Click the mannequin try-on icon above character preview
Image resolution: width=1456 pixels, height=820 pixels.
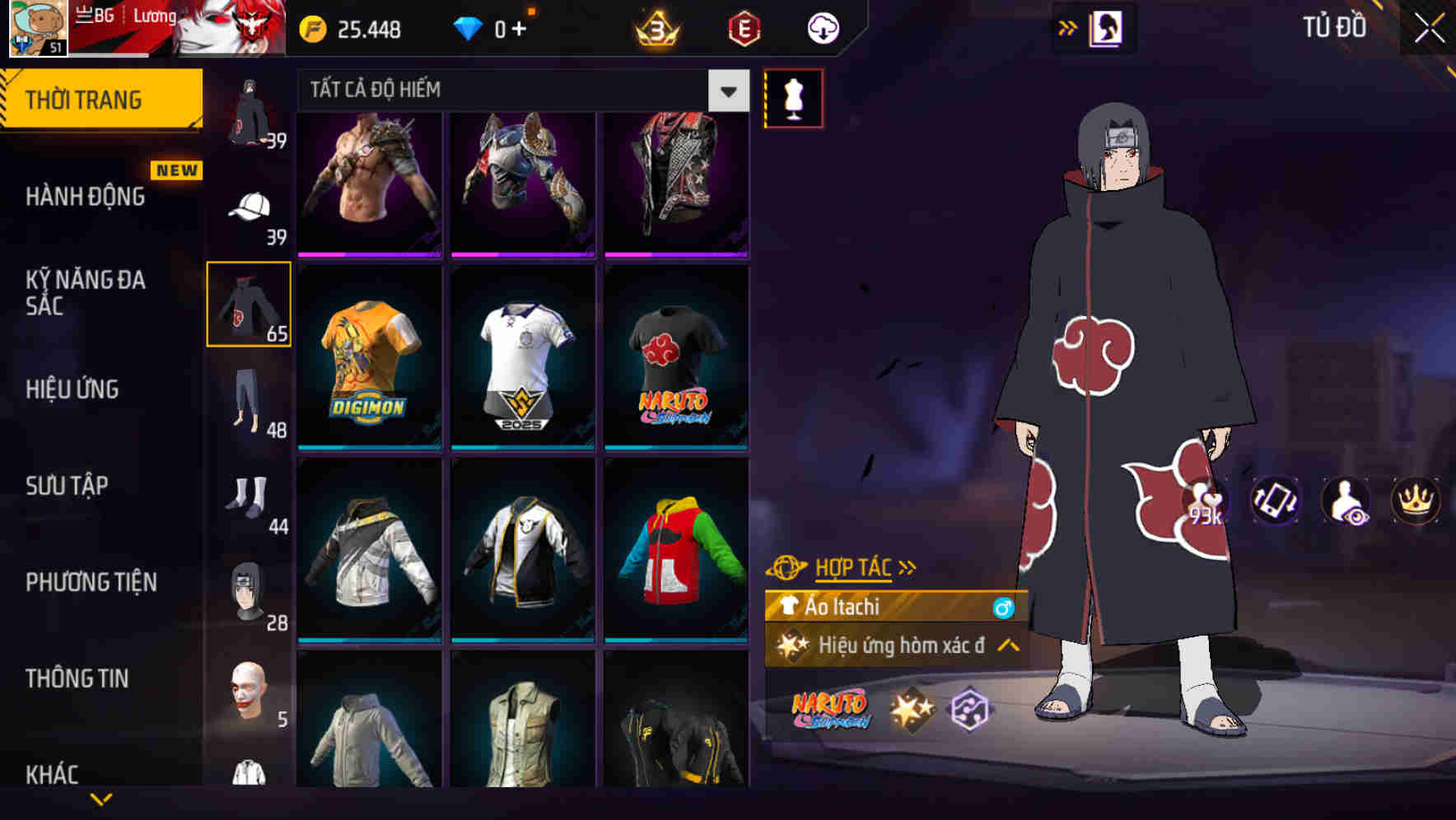click(x=793, y=97)
